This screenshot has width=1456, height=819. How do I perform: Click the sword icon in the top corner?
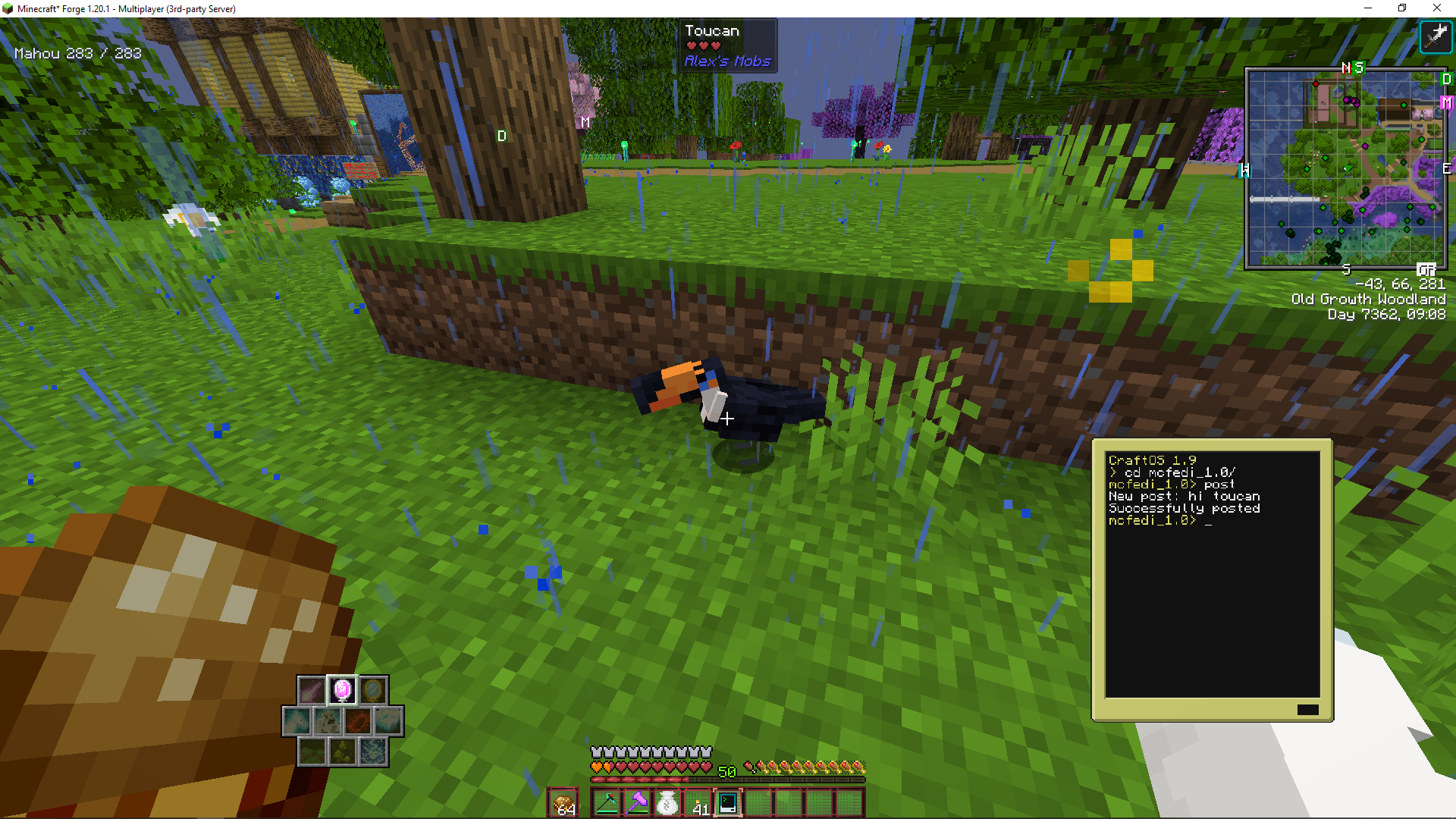pos(1436,36)
